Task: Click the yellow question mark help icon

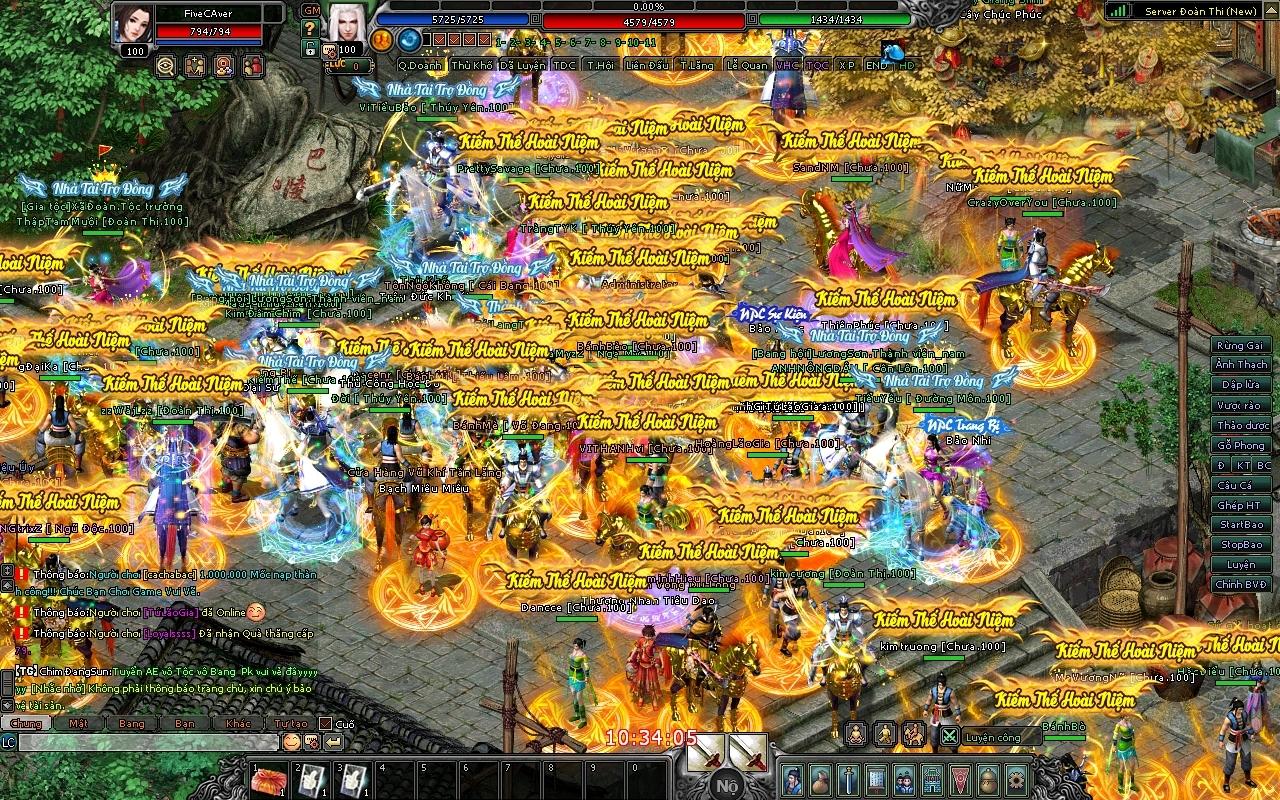Action: (310, 28)
